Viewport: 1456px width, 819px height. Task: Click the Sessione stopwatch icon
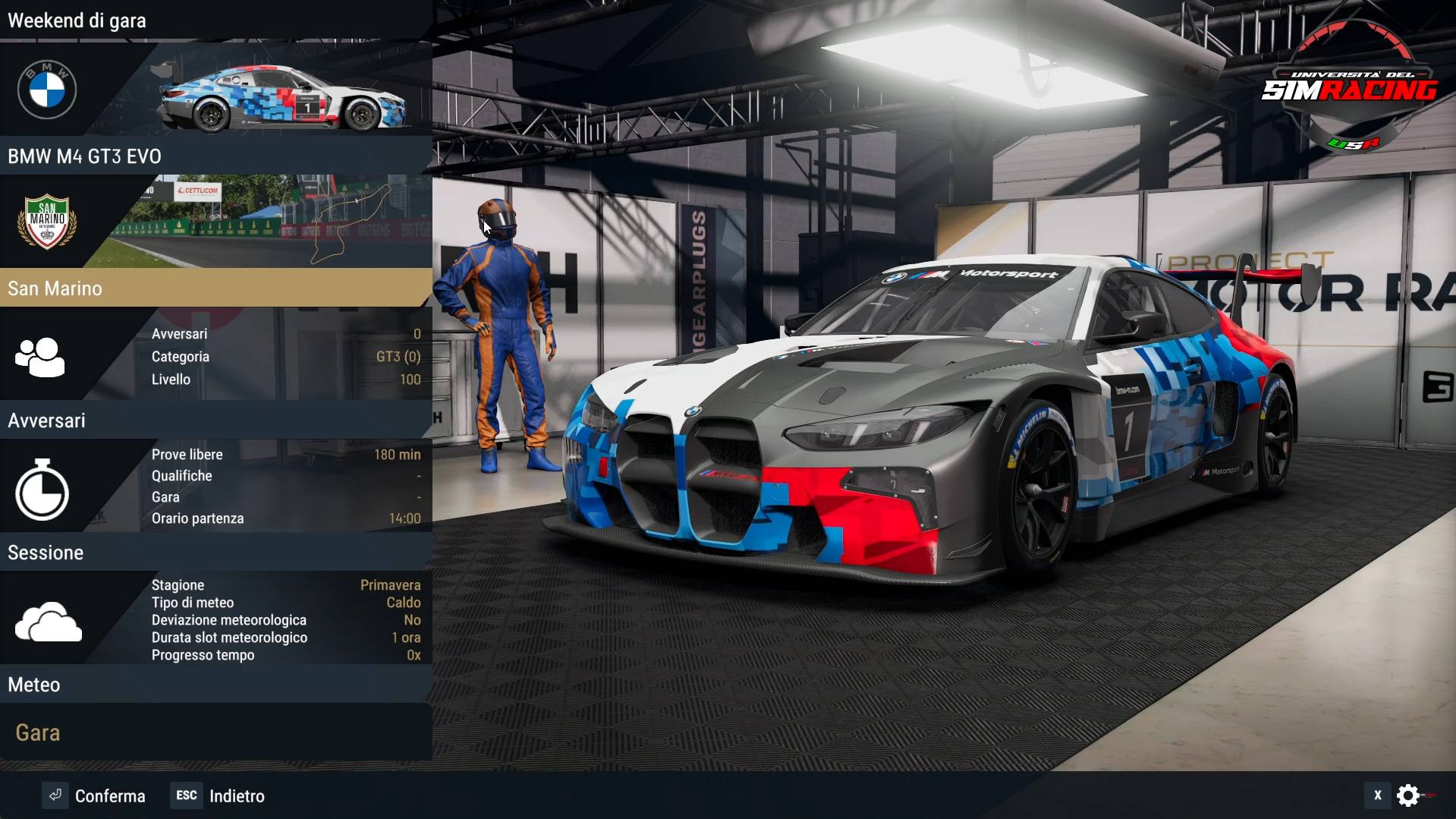[x=42, y=490]
